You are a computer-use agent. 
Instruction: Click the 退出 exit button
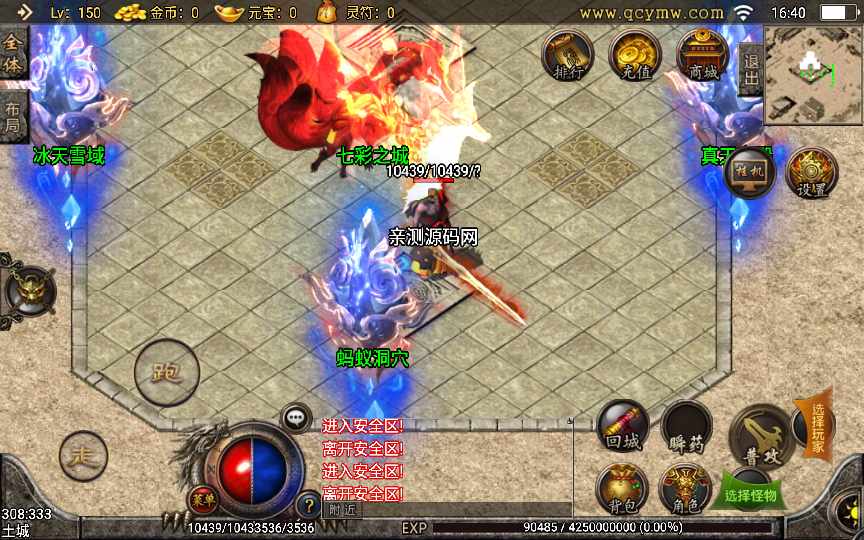(751, 69)
